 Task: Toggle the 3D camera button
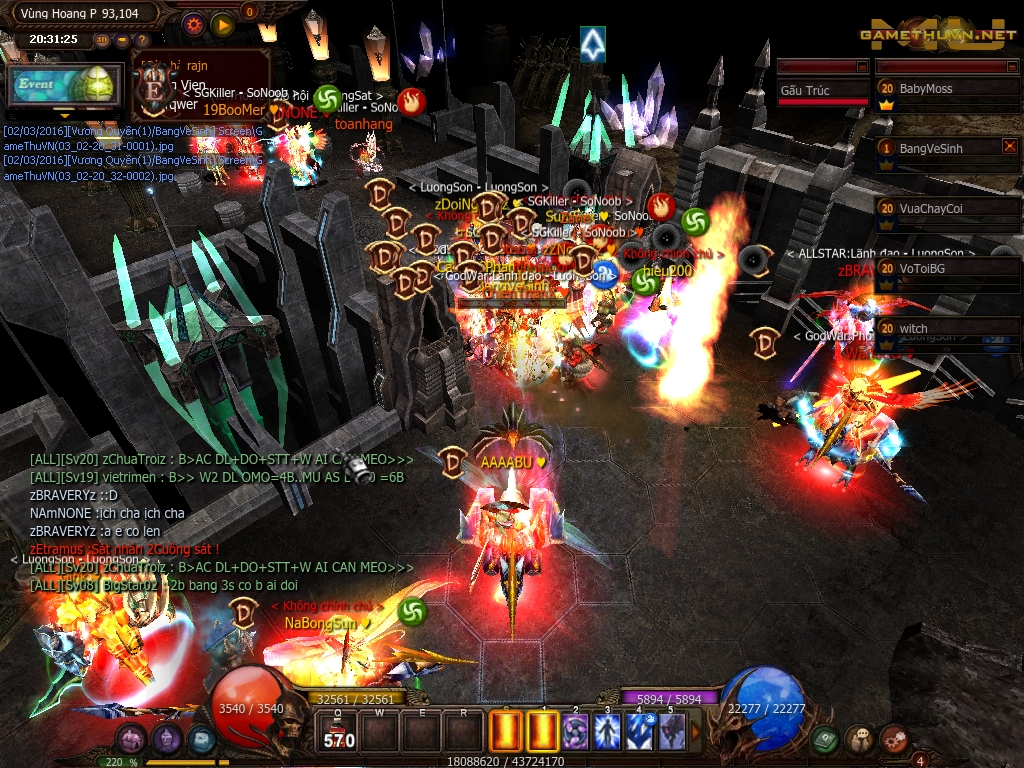click(103, 40)
